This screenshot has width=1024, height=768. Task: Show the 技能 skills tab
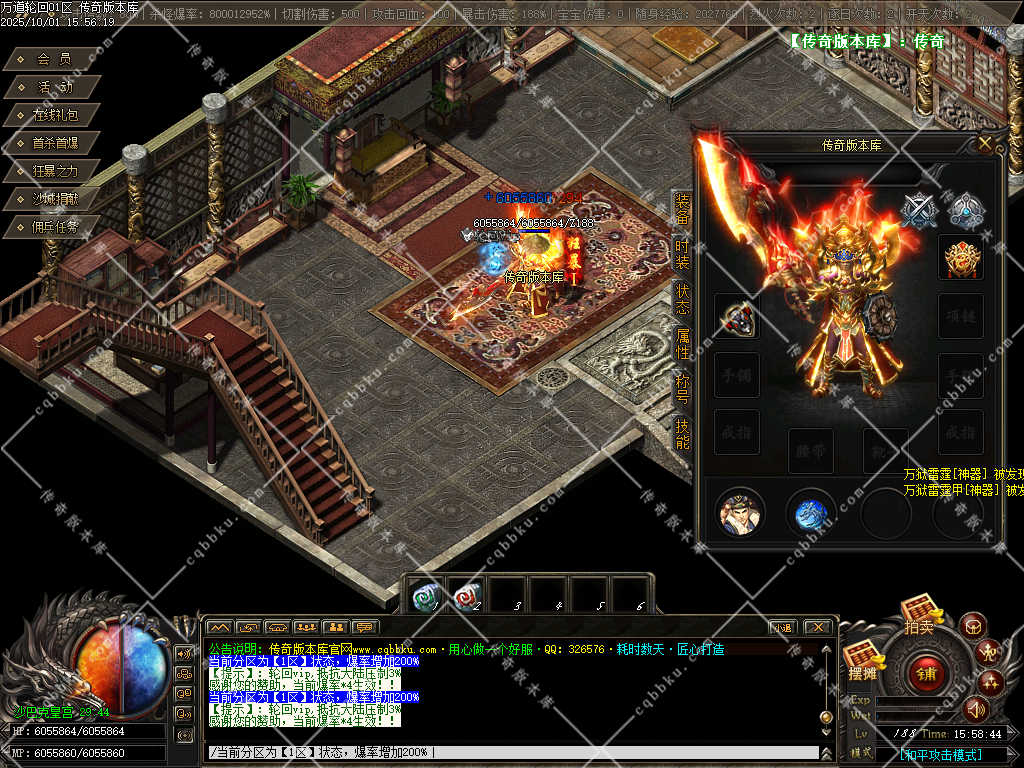pos(682,432)
